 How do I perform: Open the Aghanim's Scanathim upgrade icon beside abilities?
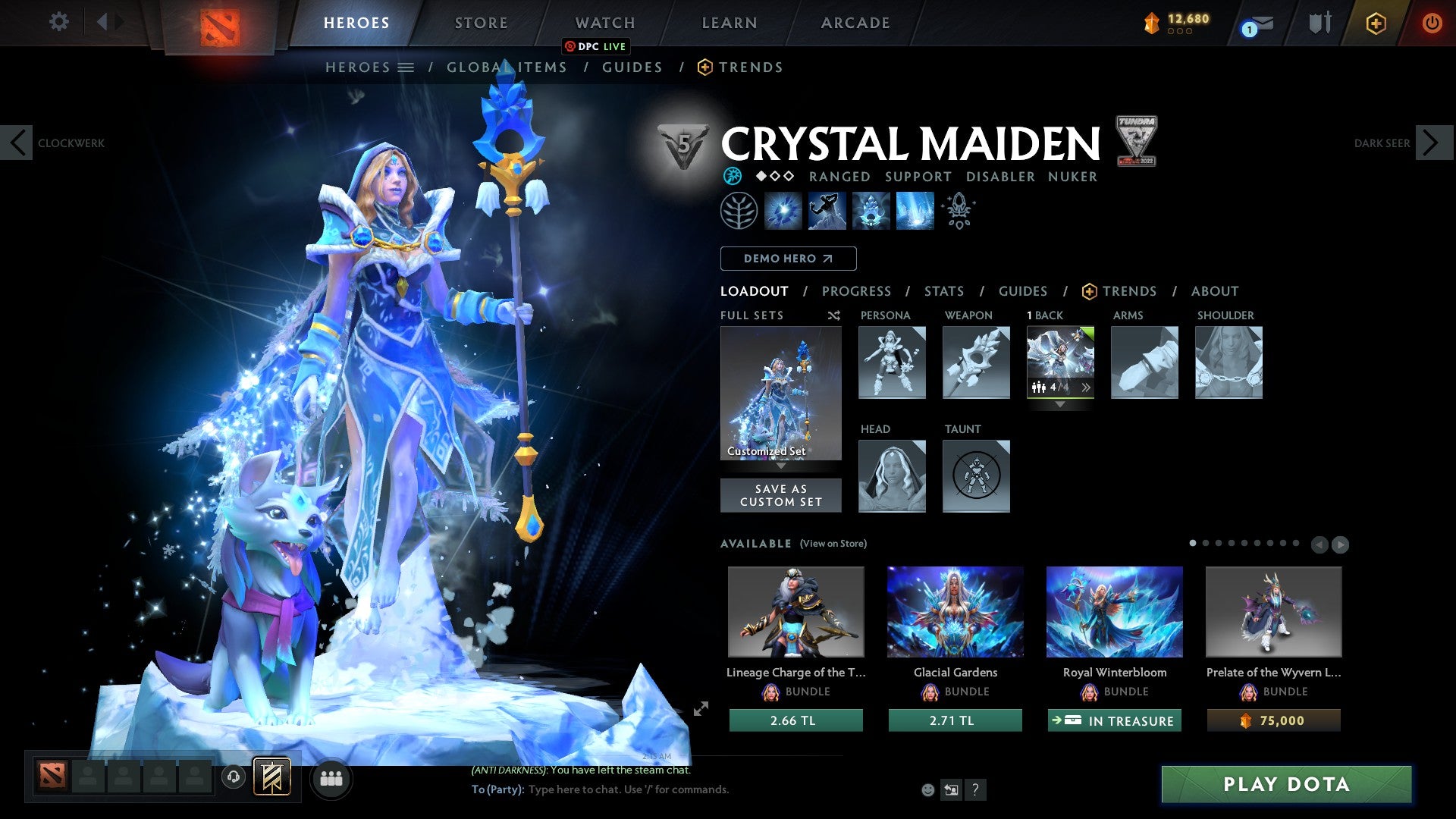958,211
